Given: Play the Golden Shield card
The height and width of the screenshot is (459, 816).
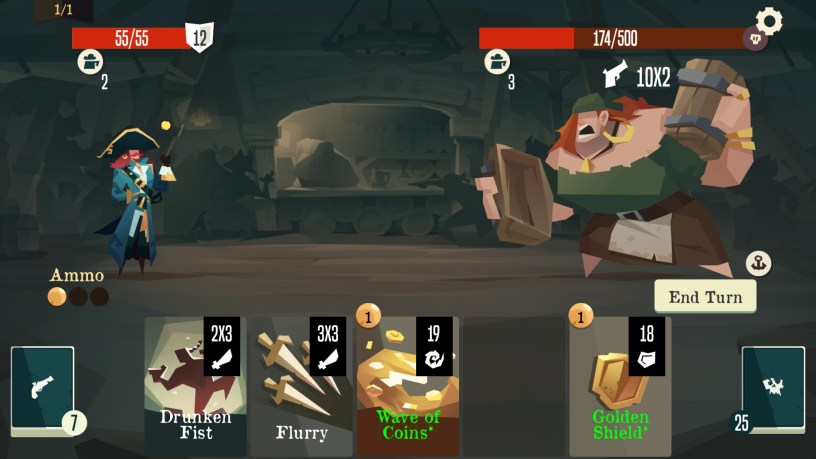Looking at the screenshot, I should [x=620, y=386].
